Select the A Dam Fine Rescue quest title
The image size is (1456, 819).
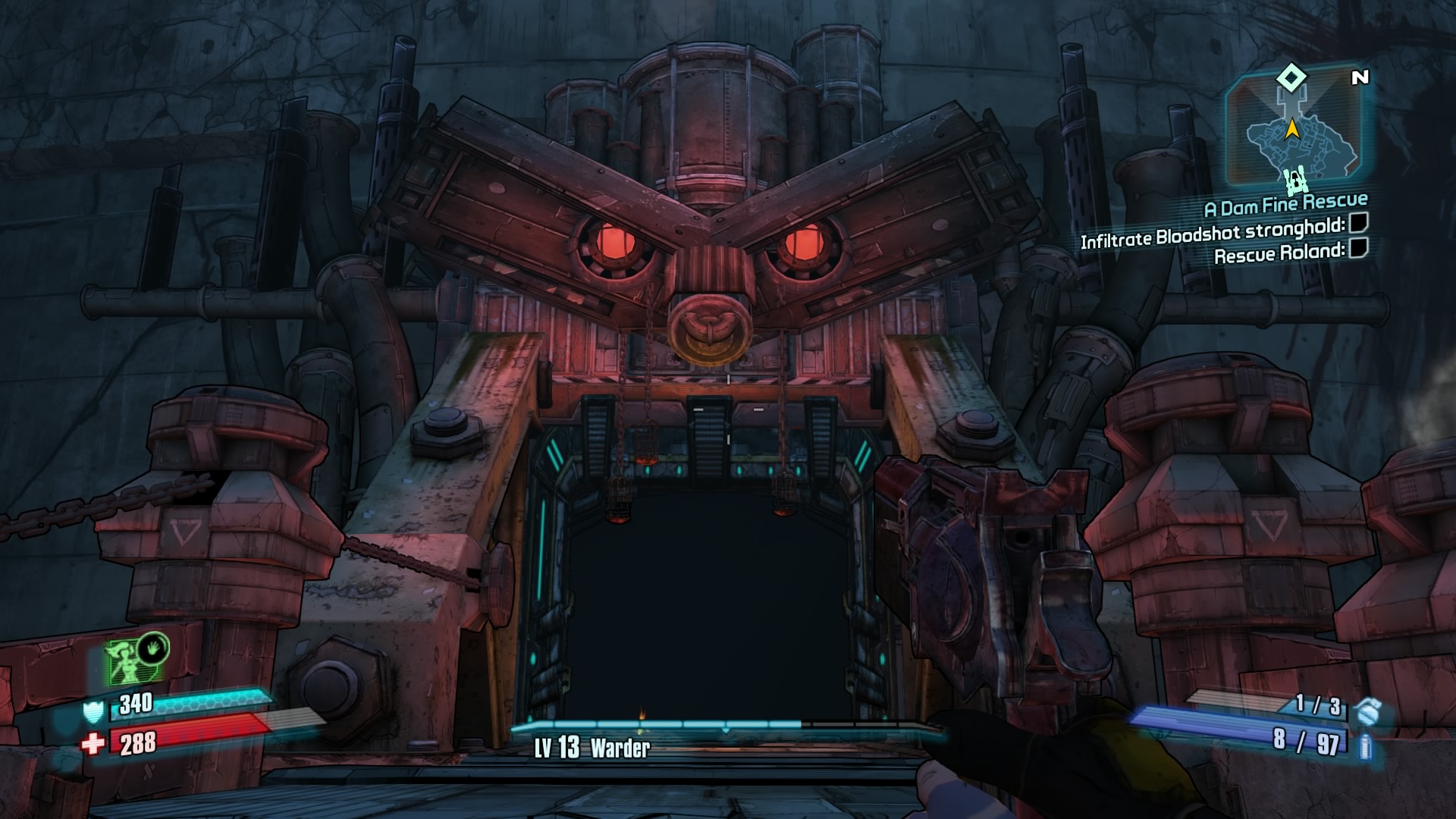(x=1285, y=203)
